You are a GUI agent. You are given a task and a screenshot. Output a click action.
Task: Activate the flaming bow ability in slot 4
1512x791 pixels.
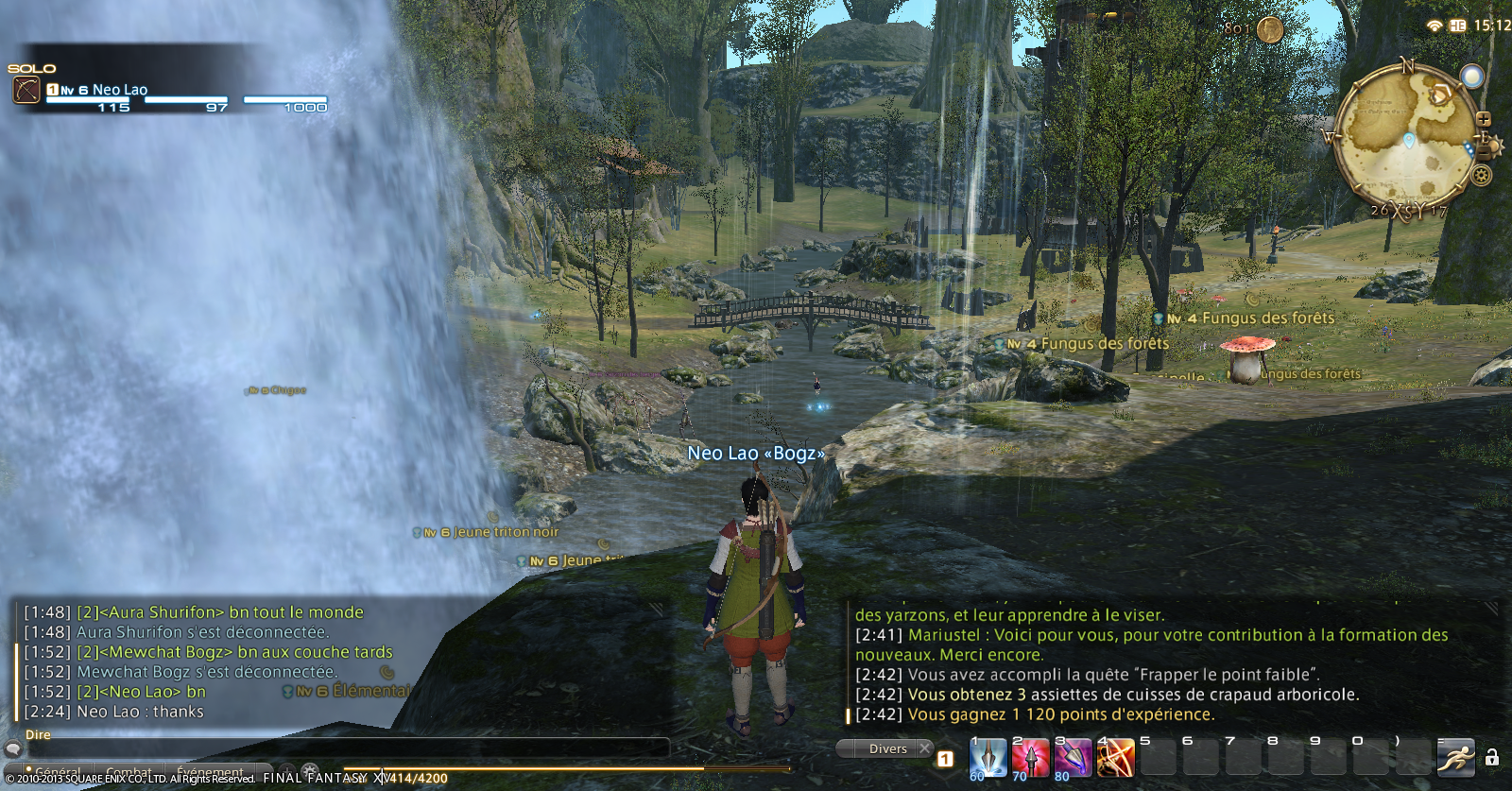pos(1116,758)
